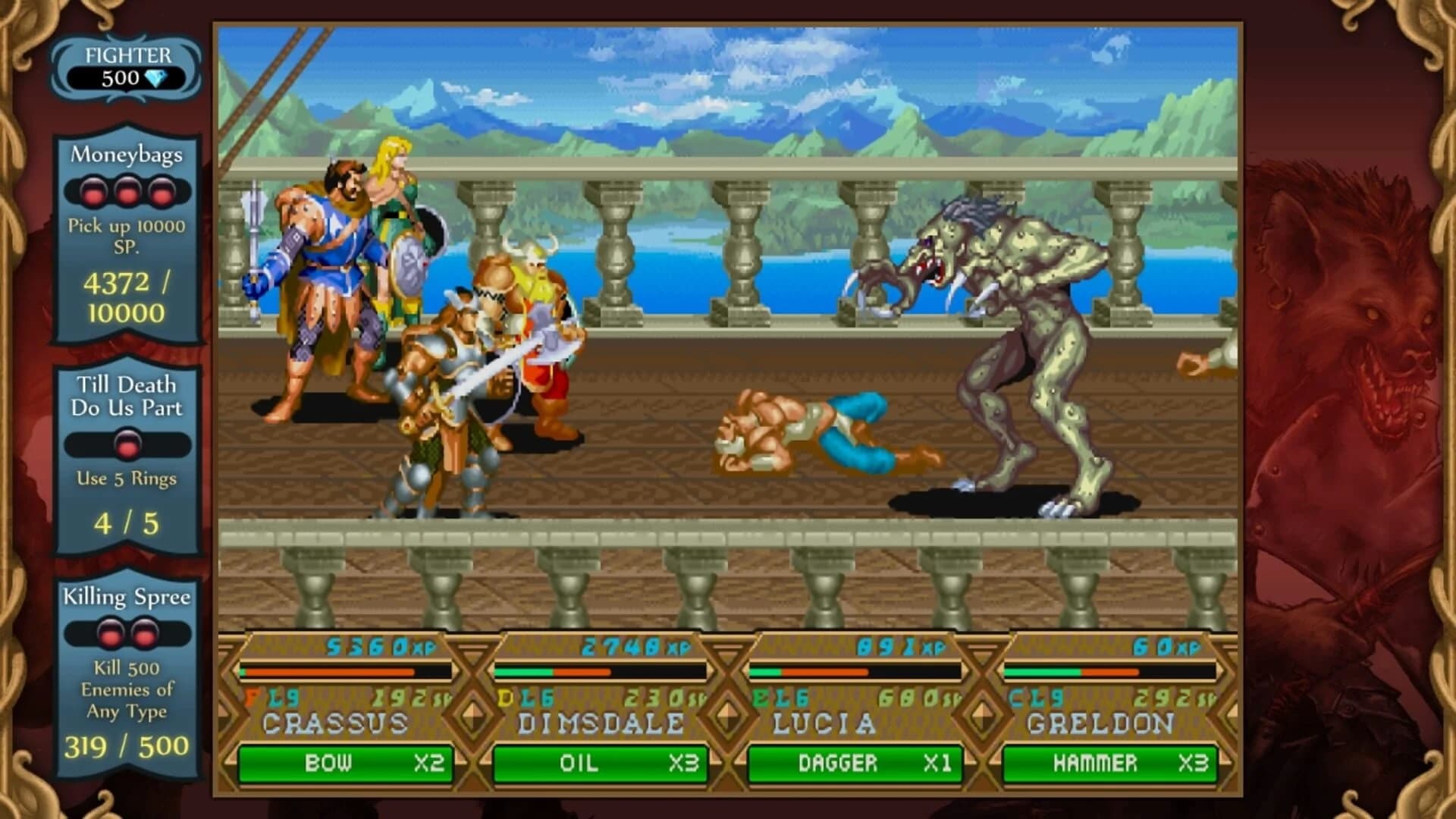
Task: Expand the Moneybags challenge banner
Action: (125, 155)
